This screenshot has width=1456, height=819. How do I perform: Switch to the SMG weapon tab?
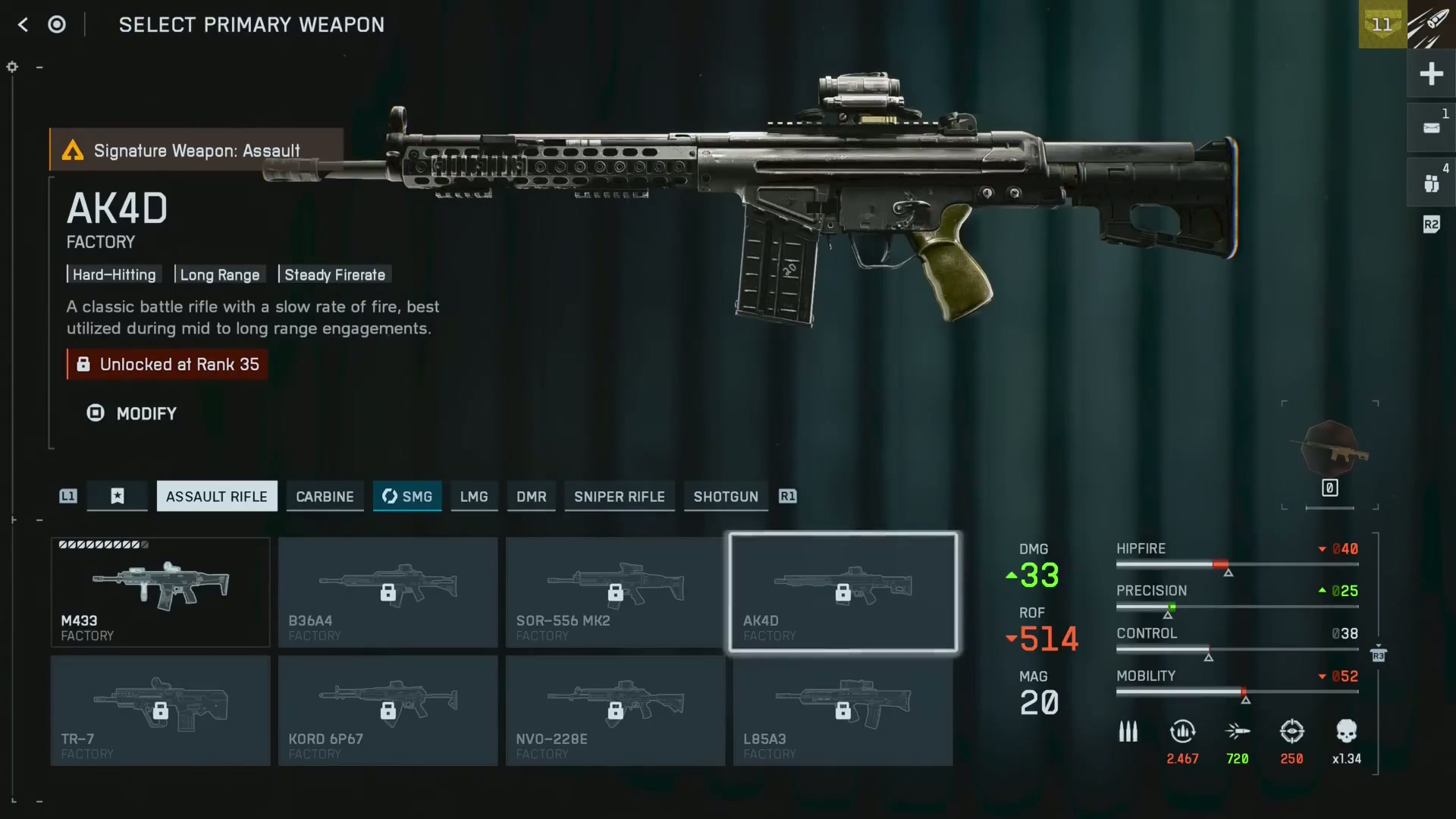point(407,497)
